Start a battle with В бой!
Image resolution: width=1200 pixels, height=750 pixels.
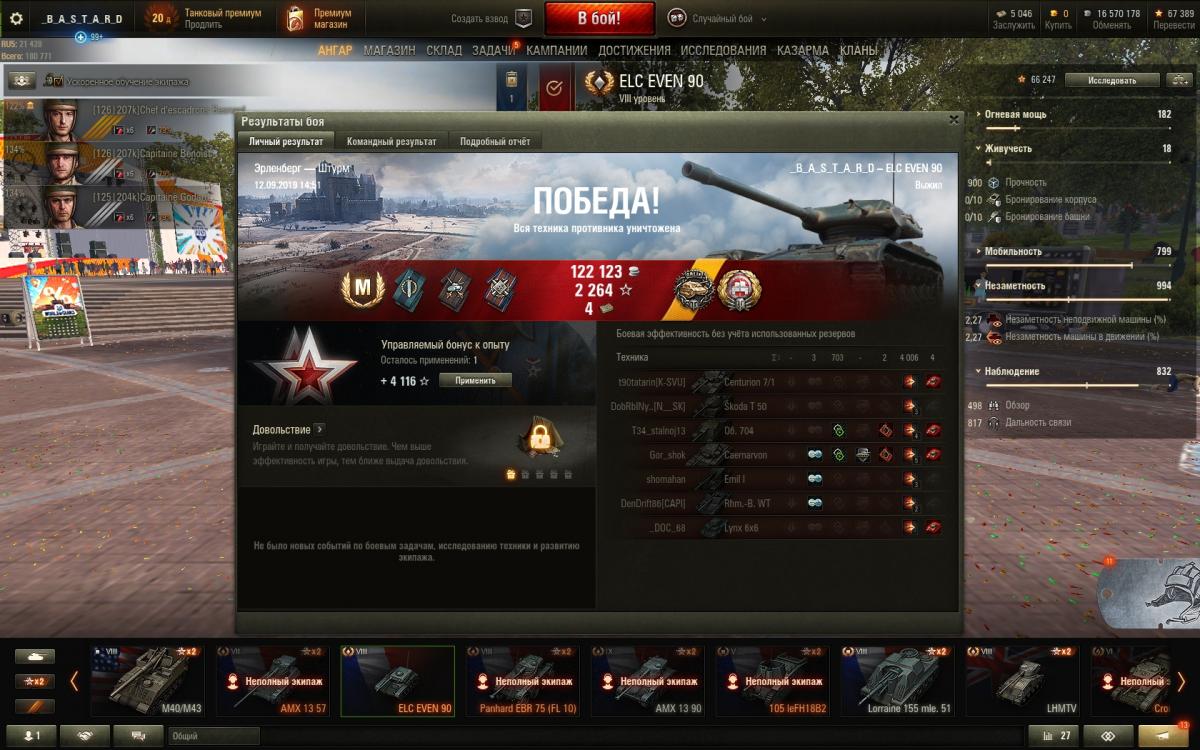coord(599,18)
